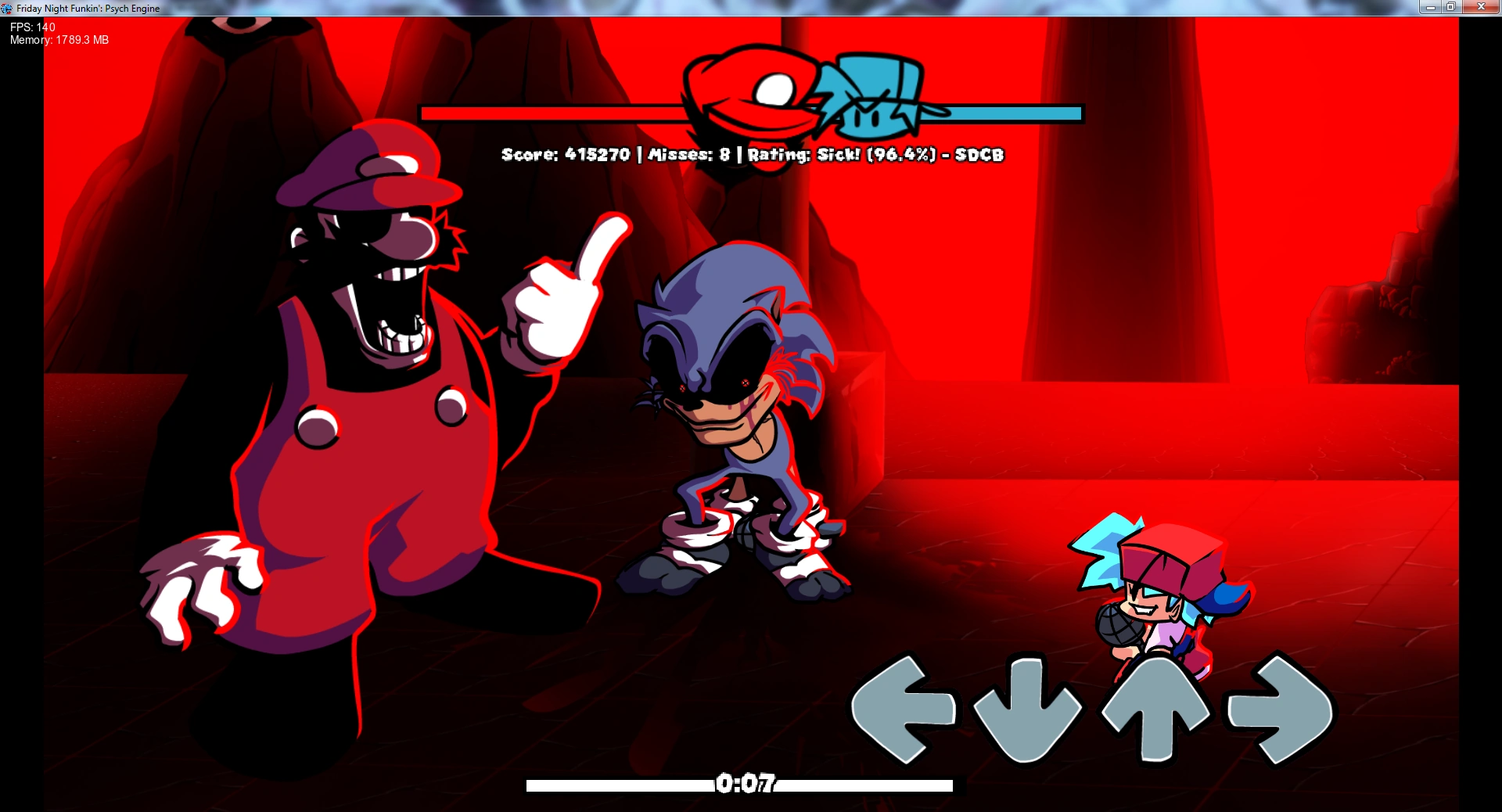Click the Psych Engine window icon
This screenshot has width=1502, height=812.
[6, 8]
